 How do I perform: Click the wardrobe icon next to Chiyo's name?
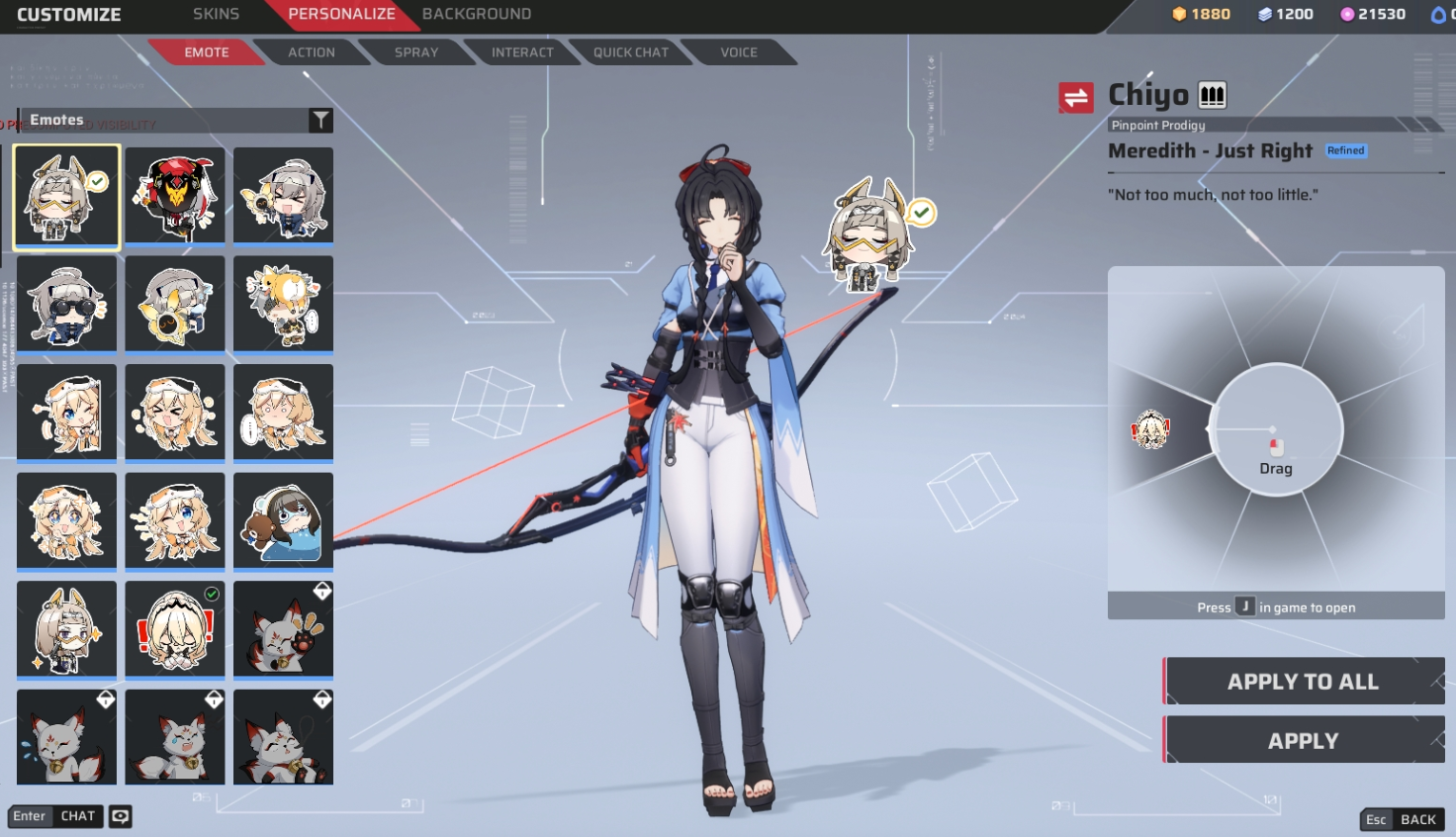click(1211, 94)
